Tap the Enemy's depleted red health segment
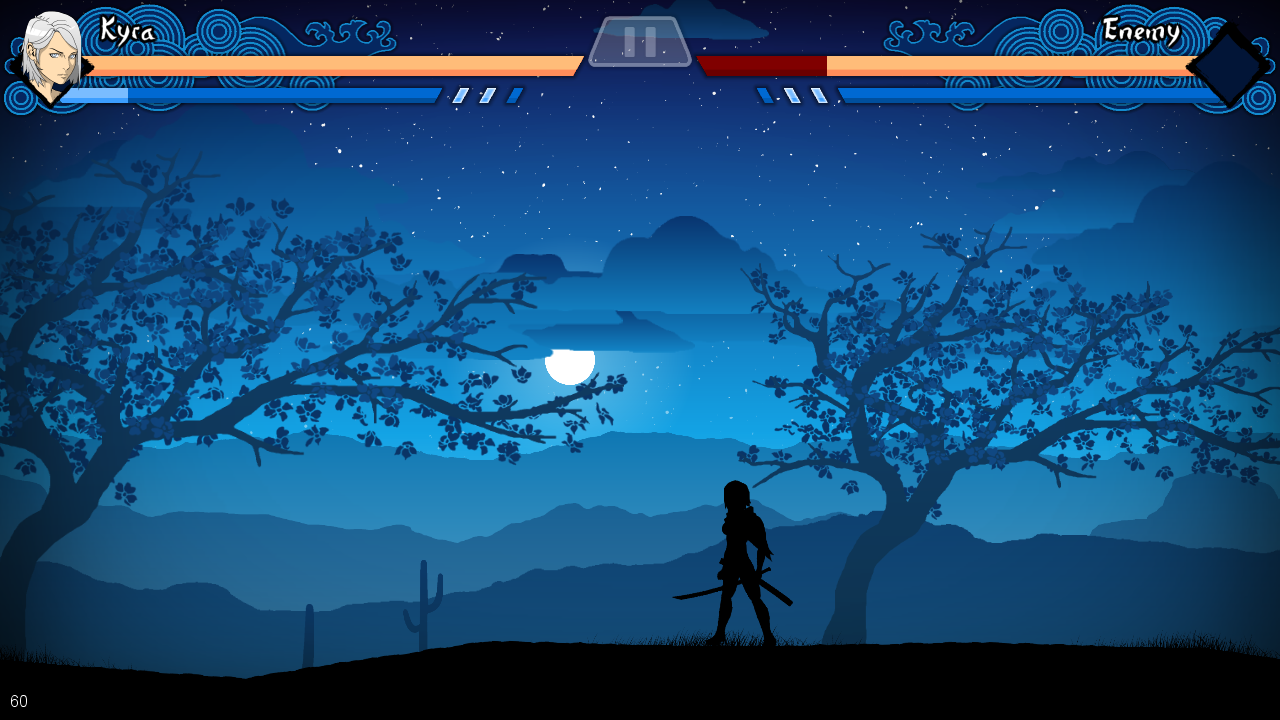The width and height of the screenshot is (1280, 720). point(763,67)
